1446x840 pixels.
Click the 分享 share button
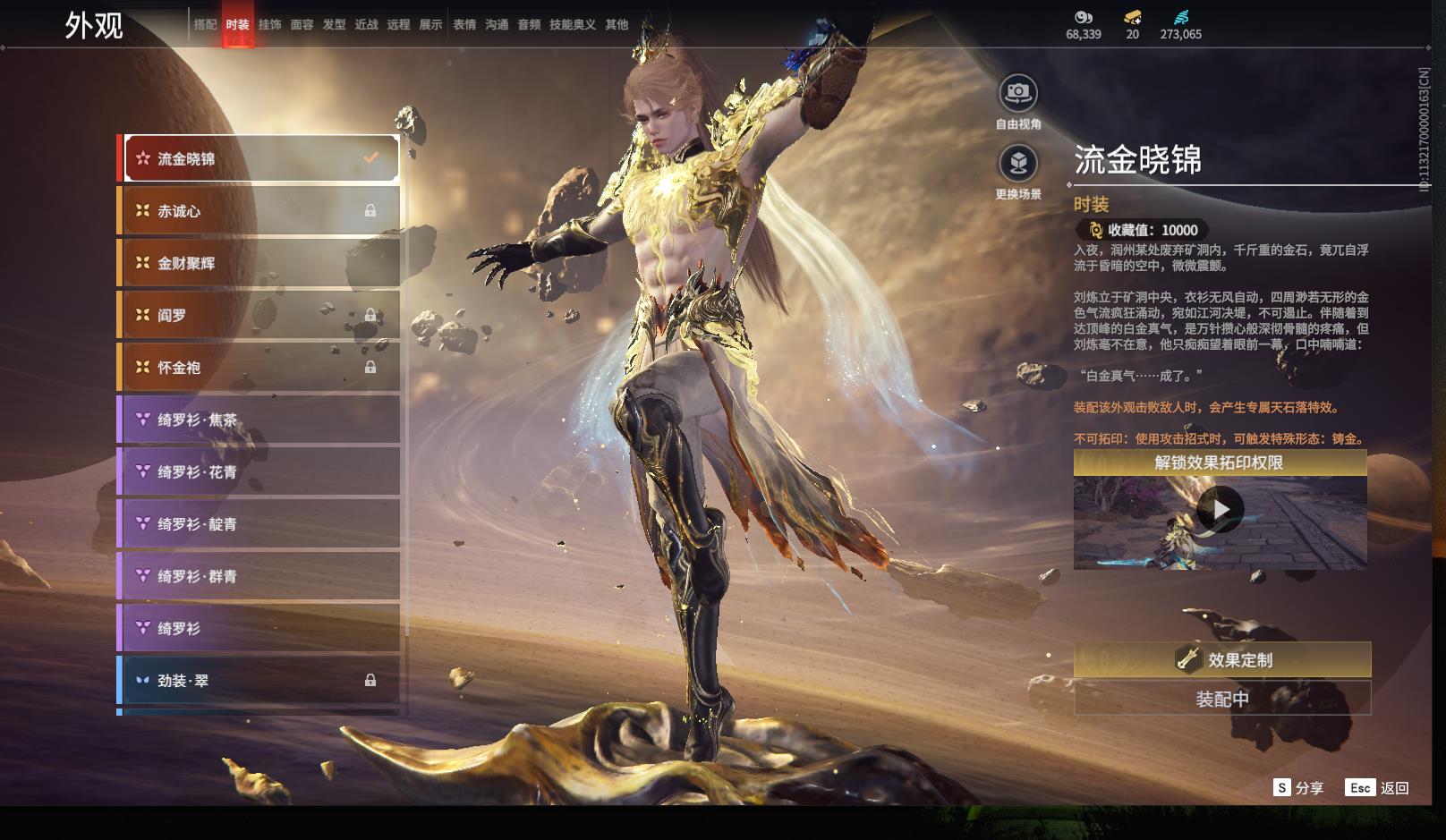pyautogui.click(x=1298, y=788)
